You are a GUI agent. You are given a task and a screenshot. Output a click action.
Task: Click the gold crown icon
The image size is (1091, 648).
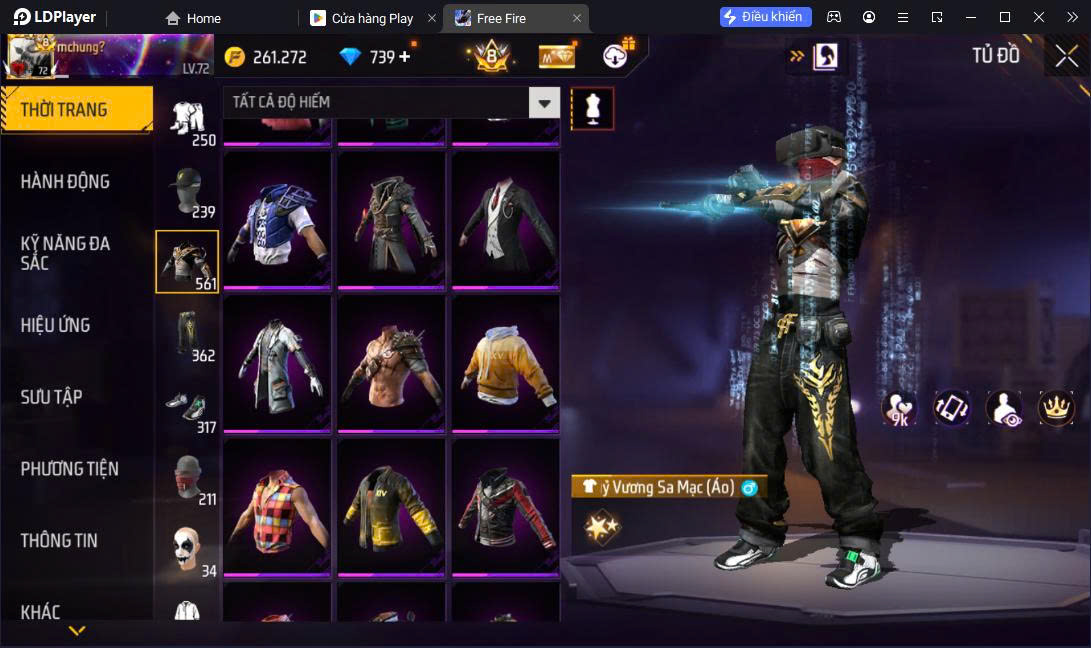[1056, 407]
